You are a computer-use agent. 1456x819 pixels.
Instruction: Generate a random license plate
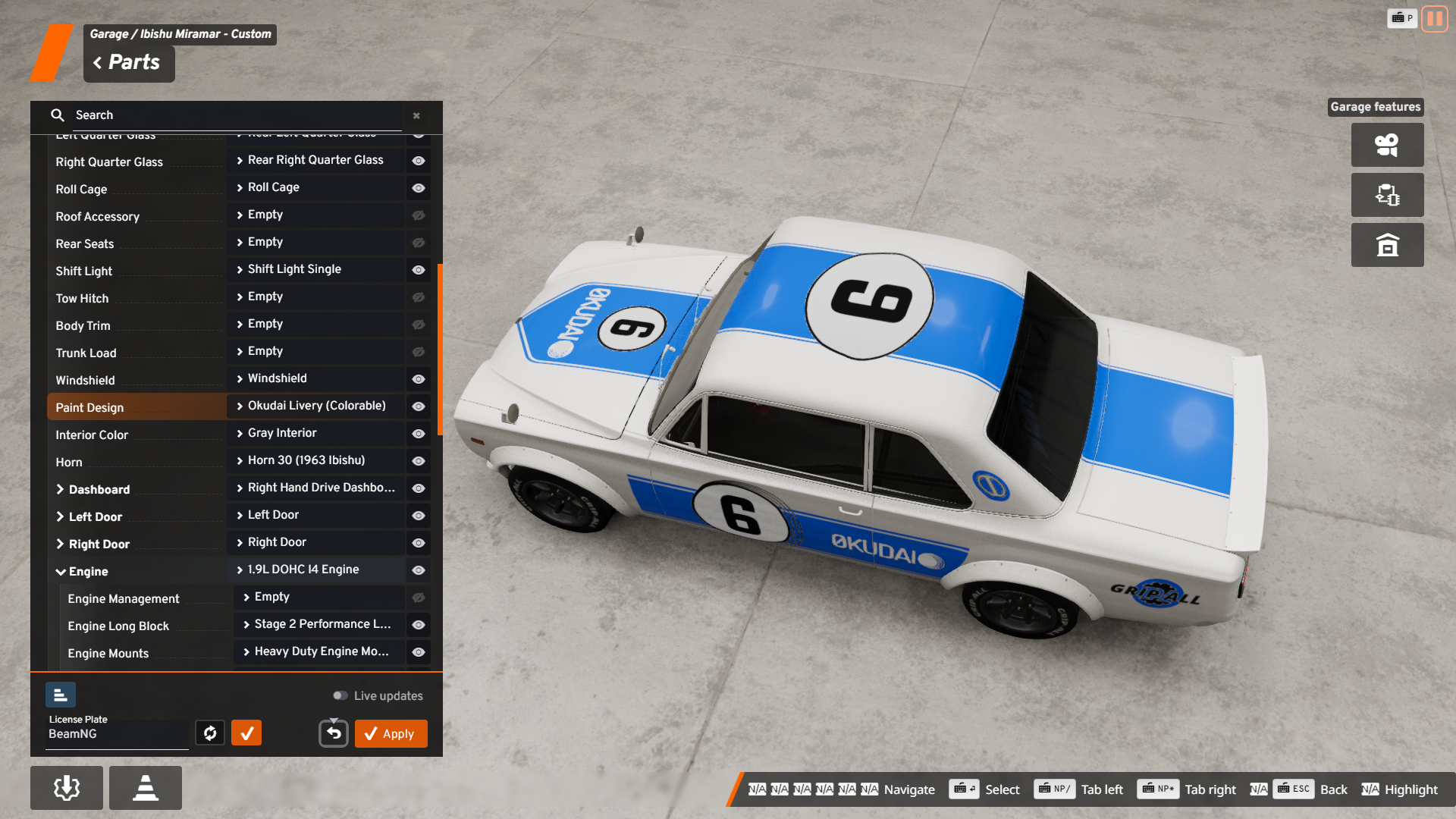tap(210, 733)
